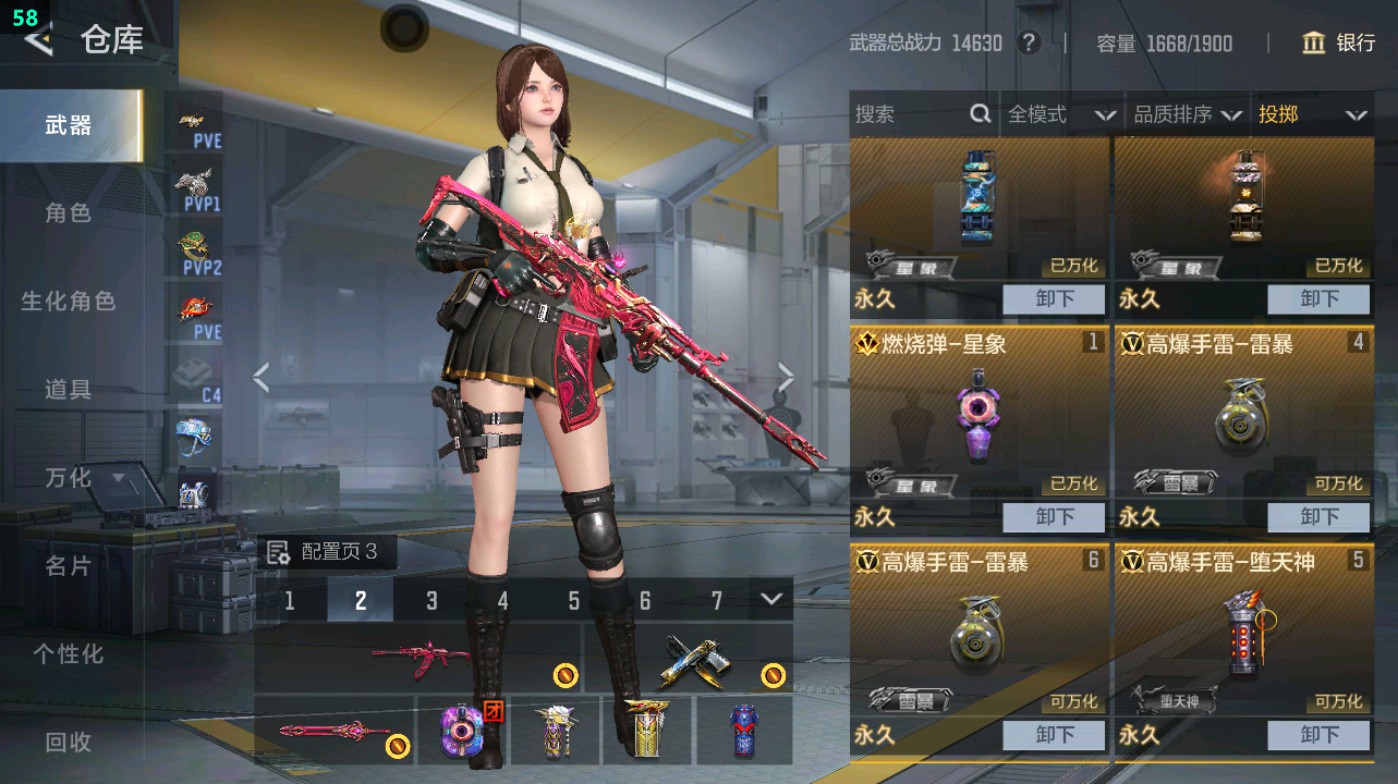Select the 道具 tab
1398x784 pixels.
pyautogui.click(x=68, y=389)
